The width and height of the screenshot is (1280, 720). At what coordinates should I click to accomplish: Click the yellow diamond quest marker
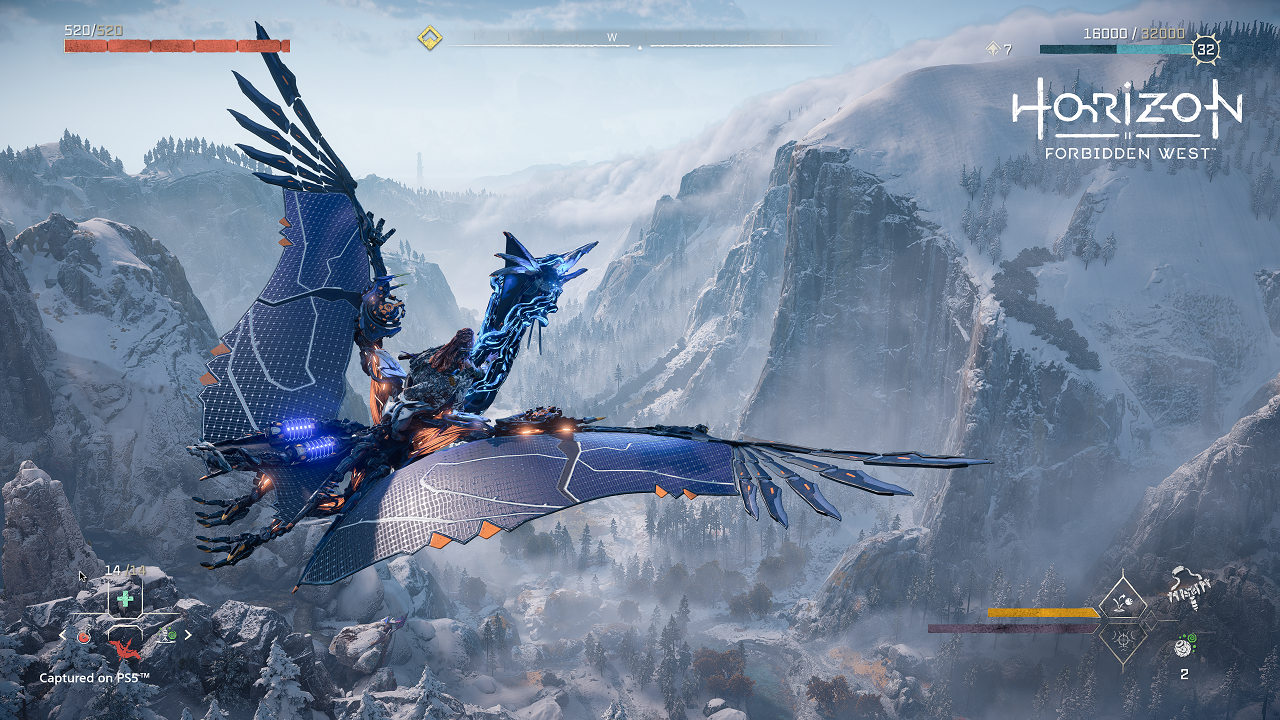430,39
